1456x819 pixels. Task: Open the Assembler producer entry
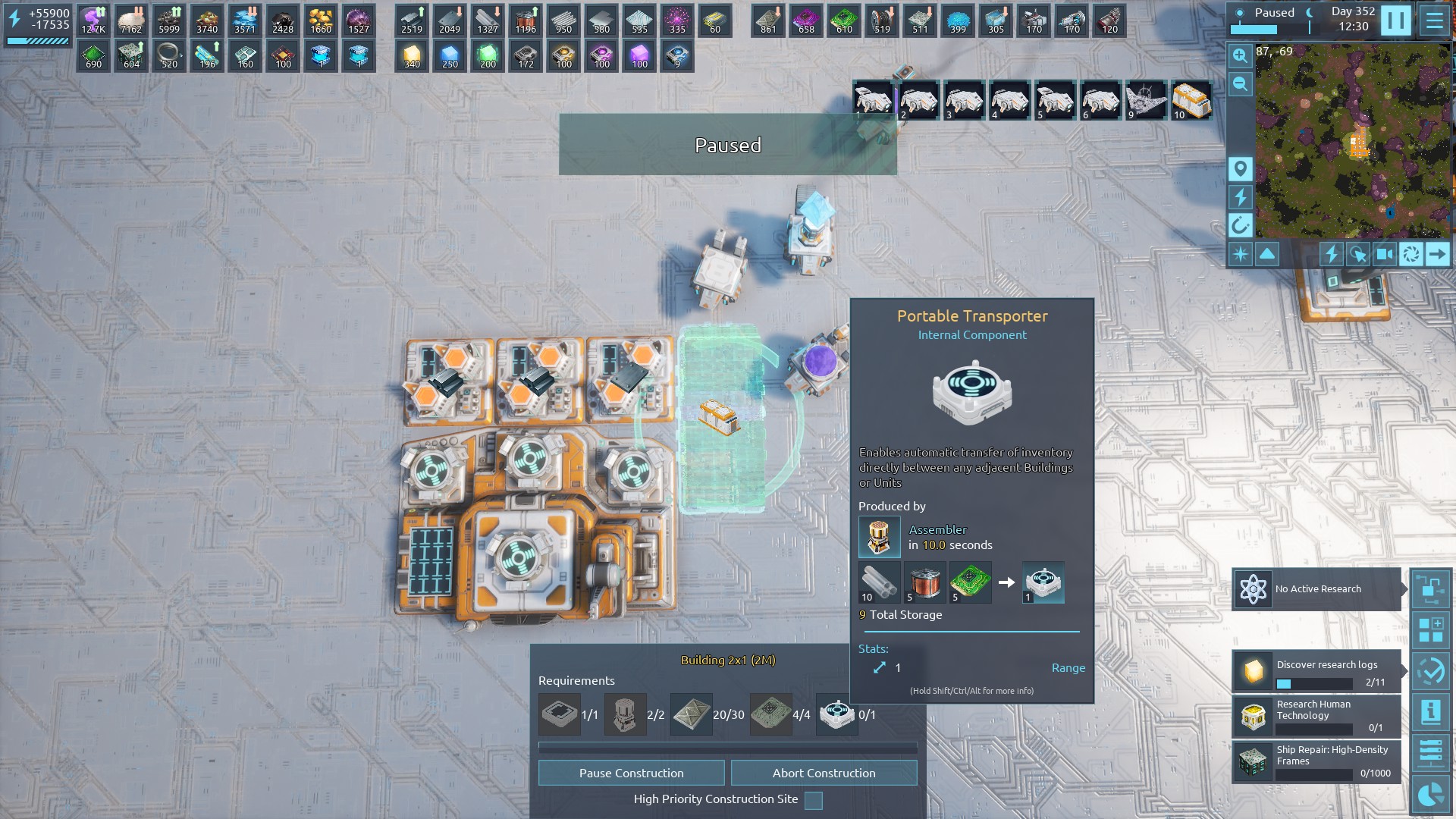(880, 537)
